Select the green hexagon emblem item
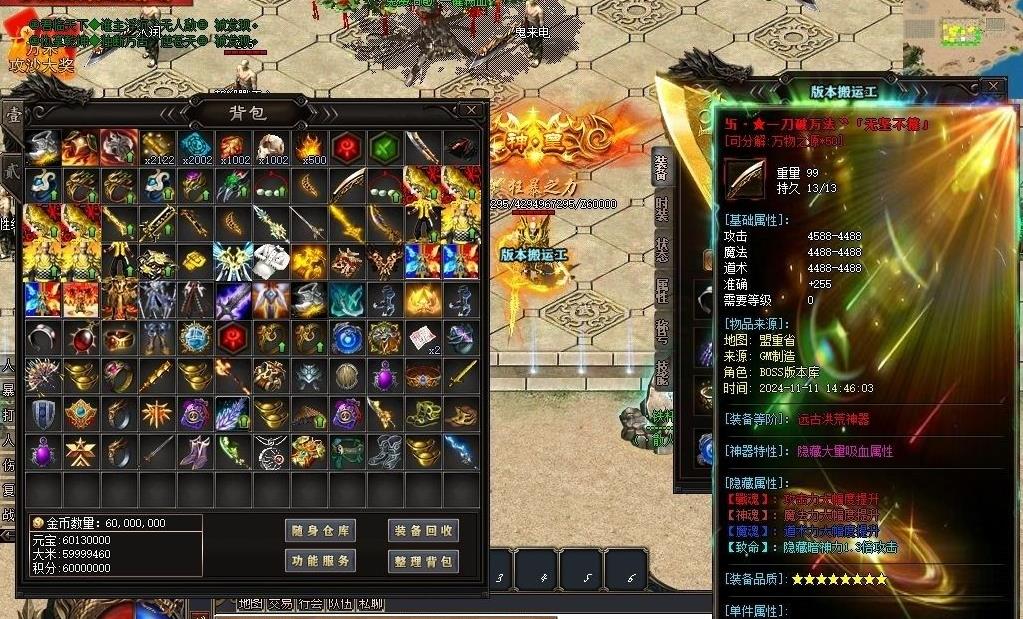 386,148
